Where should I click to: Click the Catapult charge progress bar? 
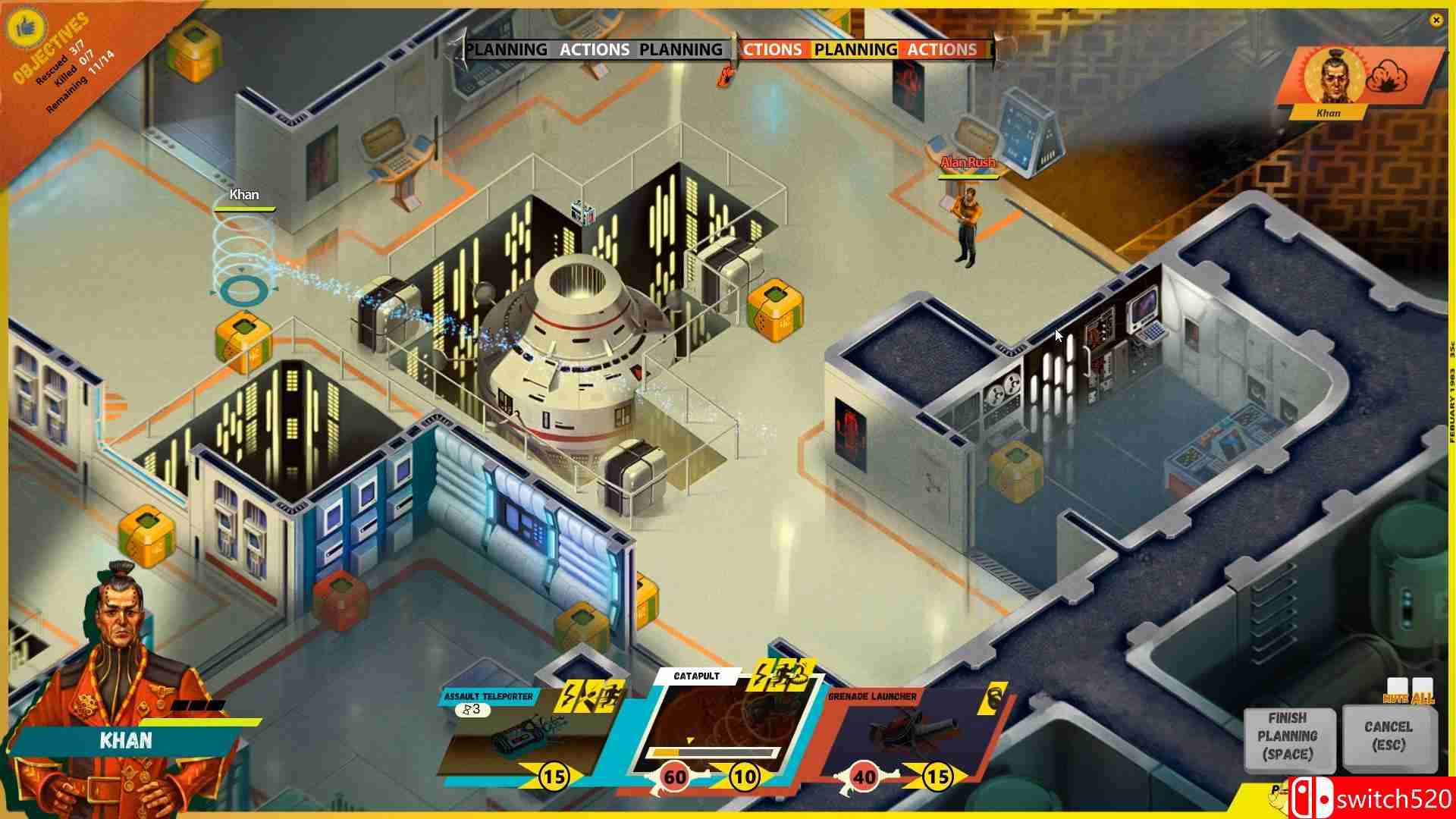pos(709,752)
